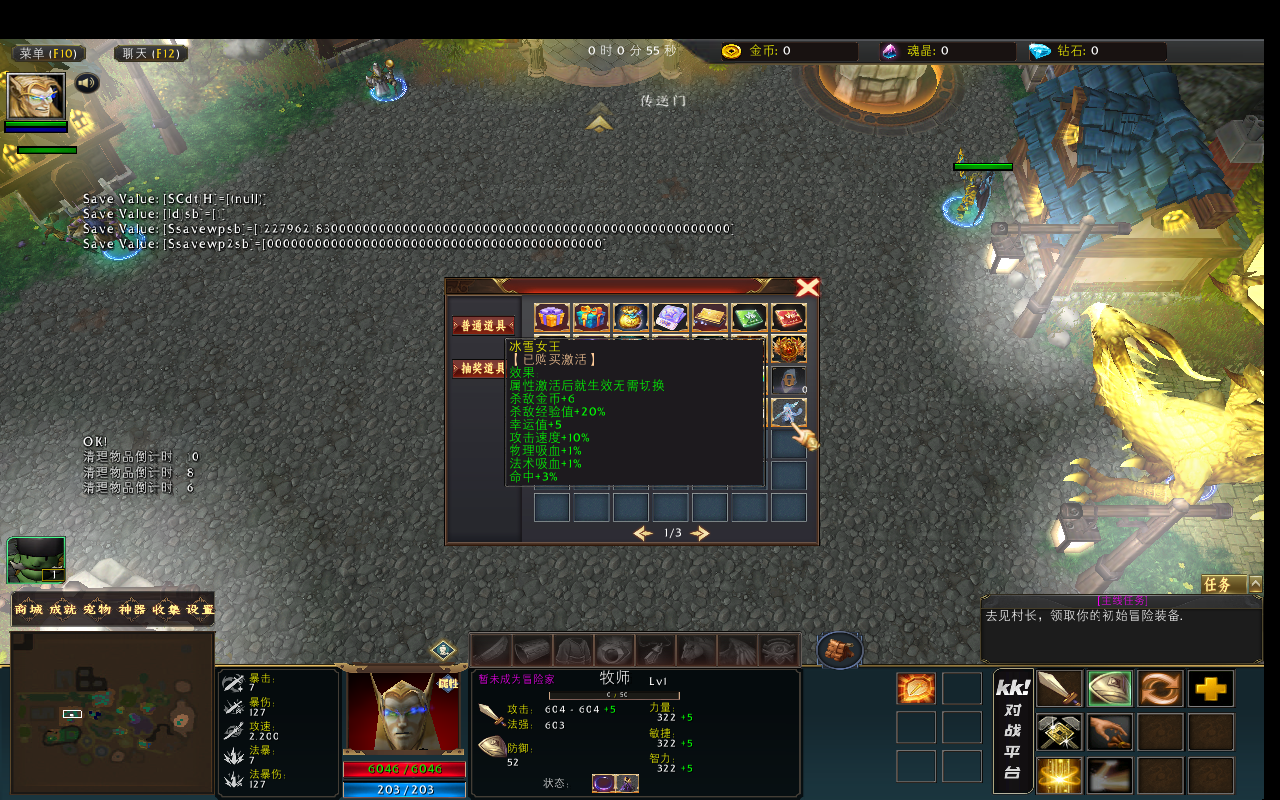The image size is (1280, 800).
Task: Open the 设置 settings
Action: (x=200, y=609)
